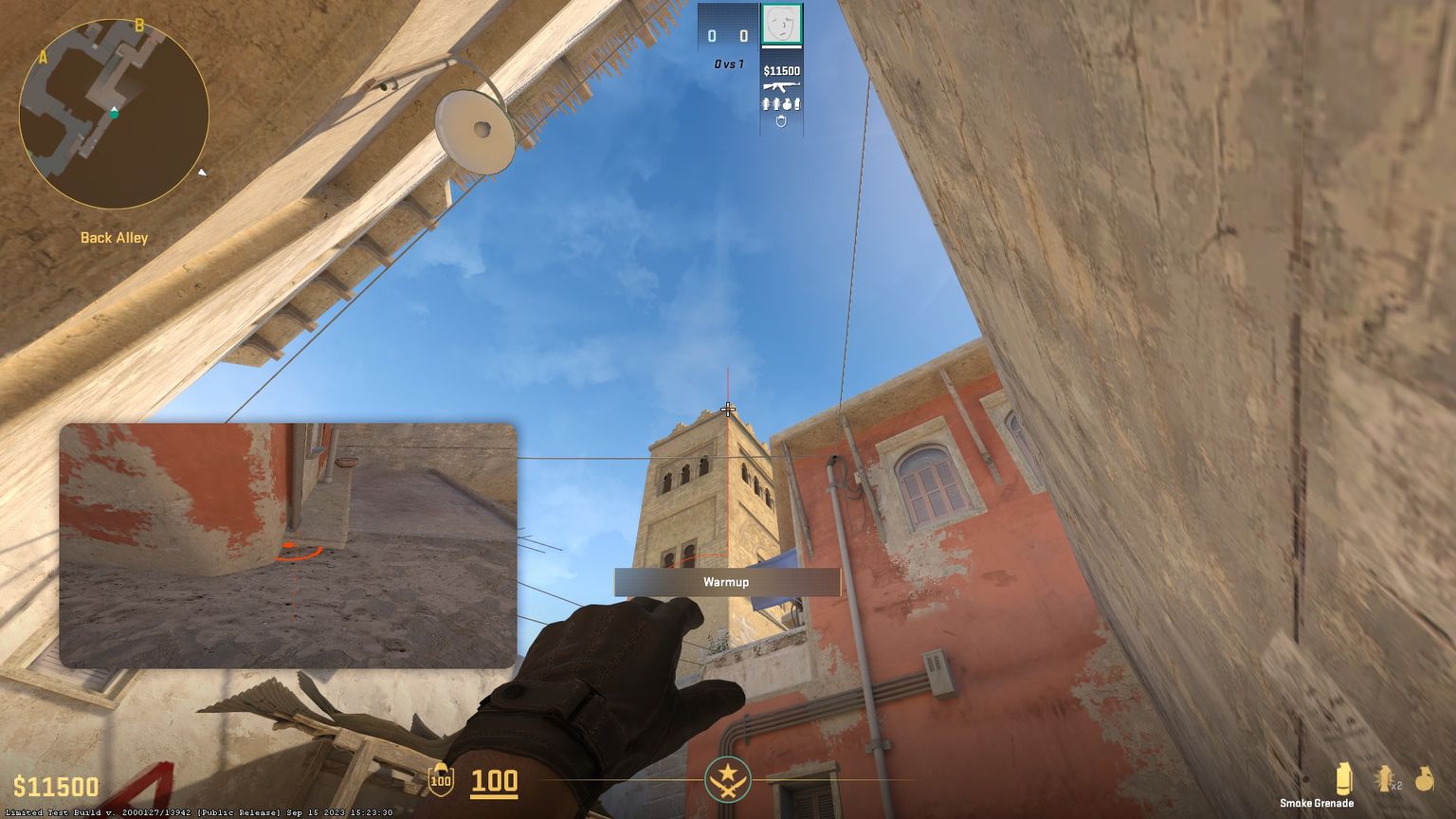This screenshot has width=1456, height=819.
Task: Open the player avatar portrait in the scoreboard
Action: [783, 23]
